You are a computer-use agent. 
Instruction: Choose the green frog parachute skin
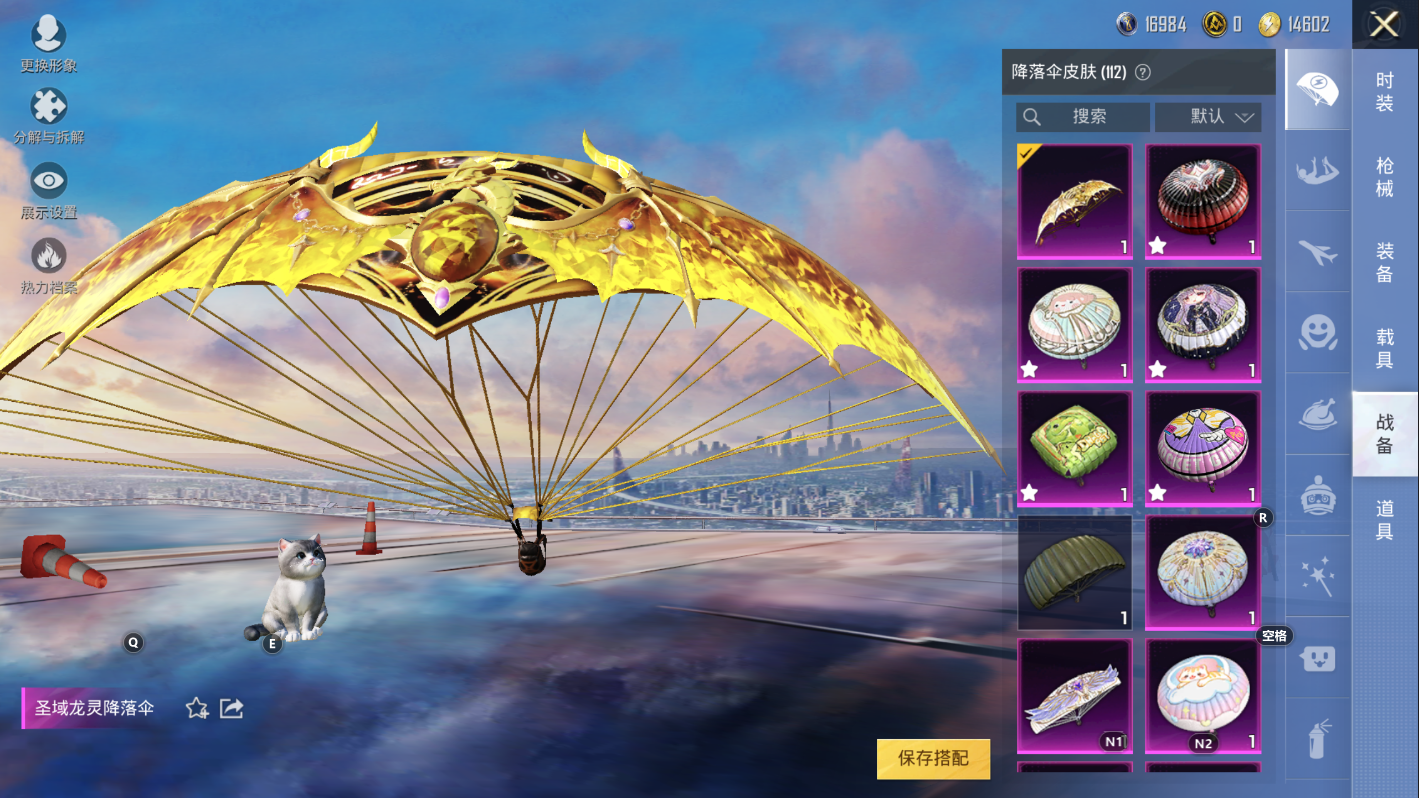(x=1075, y=449)
